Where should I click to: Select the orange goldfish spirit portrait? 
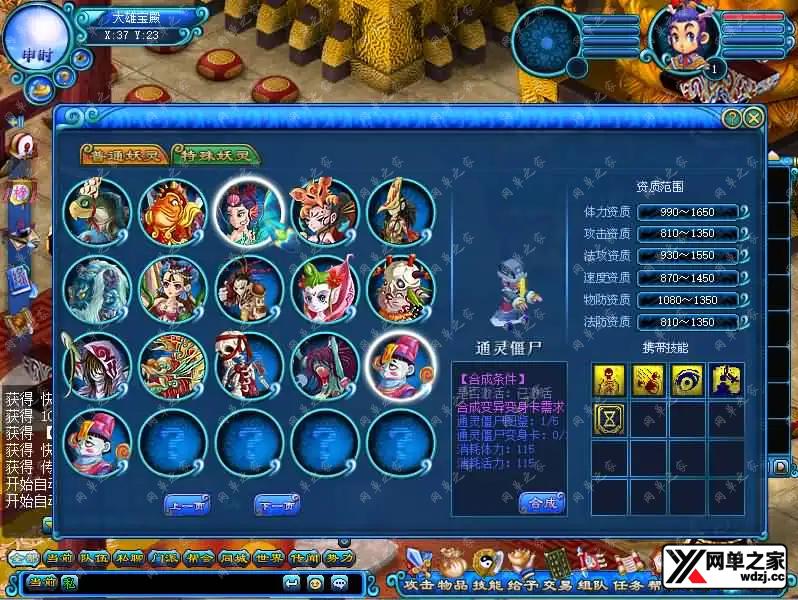(173, 212)
